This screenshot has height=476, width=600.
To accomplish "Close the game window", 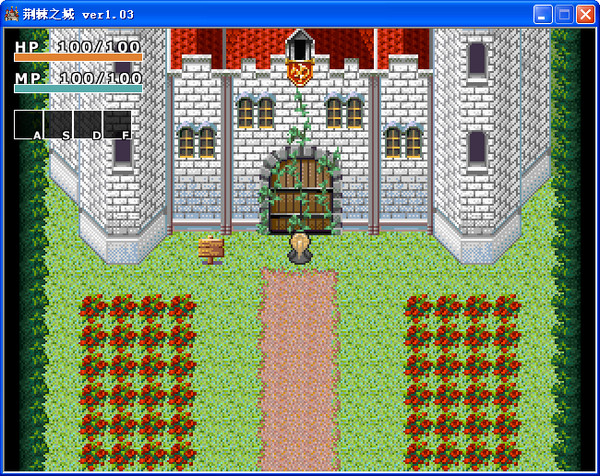I will pyautogui.click(x=585, y=14).
